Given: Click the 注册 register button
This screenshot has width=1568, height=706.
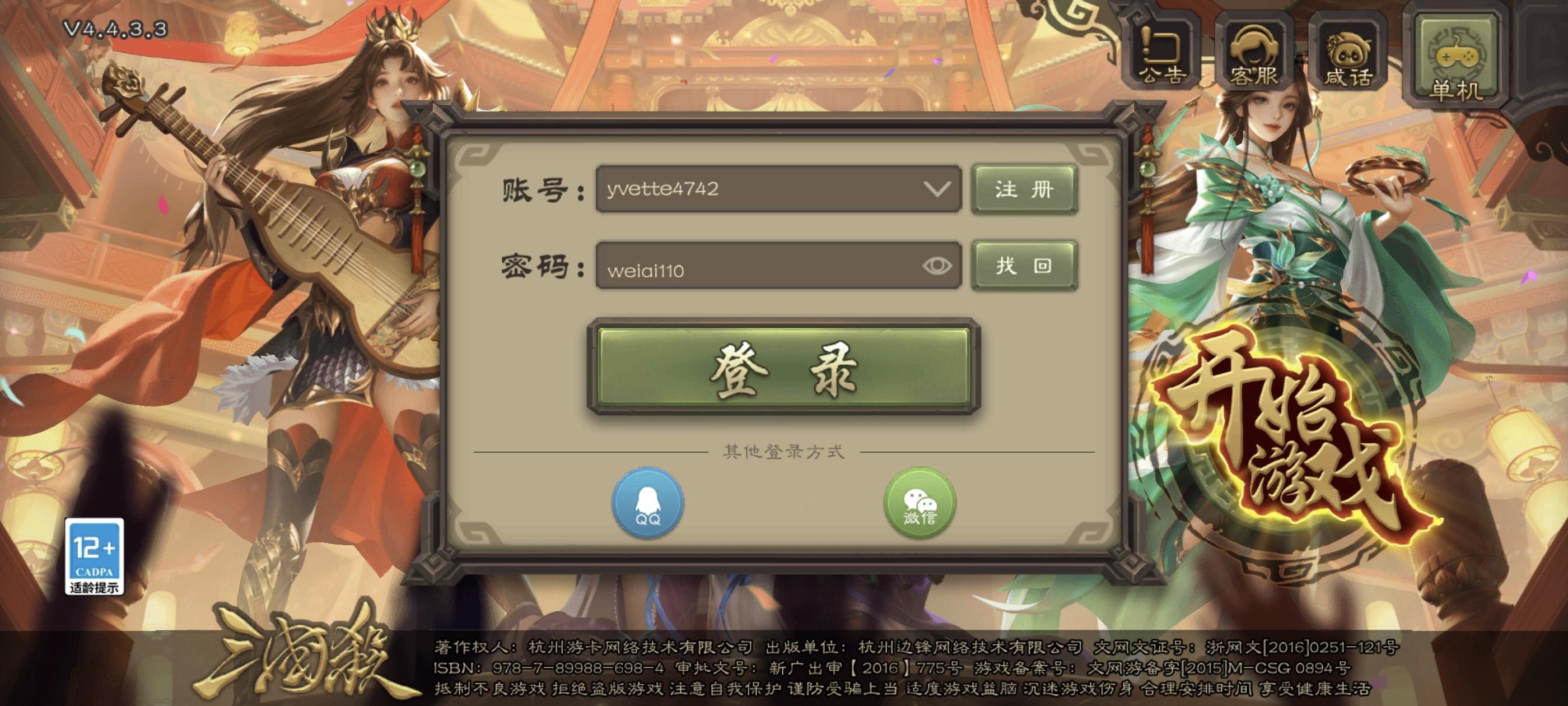Looking at the screenshot, I should pos(1024,189).
